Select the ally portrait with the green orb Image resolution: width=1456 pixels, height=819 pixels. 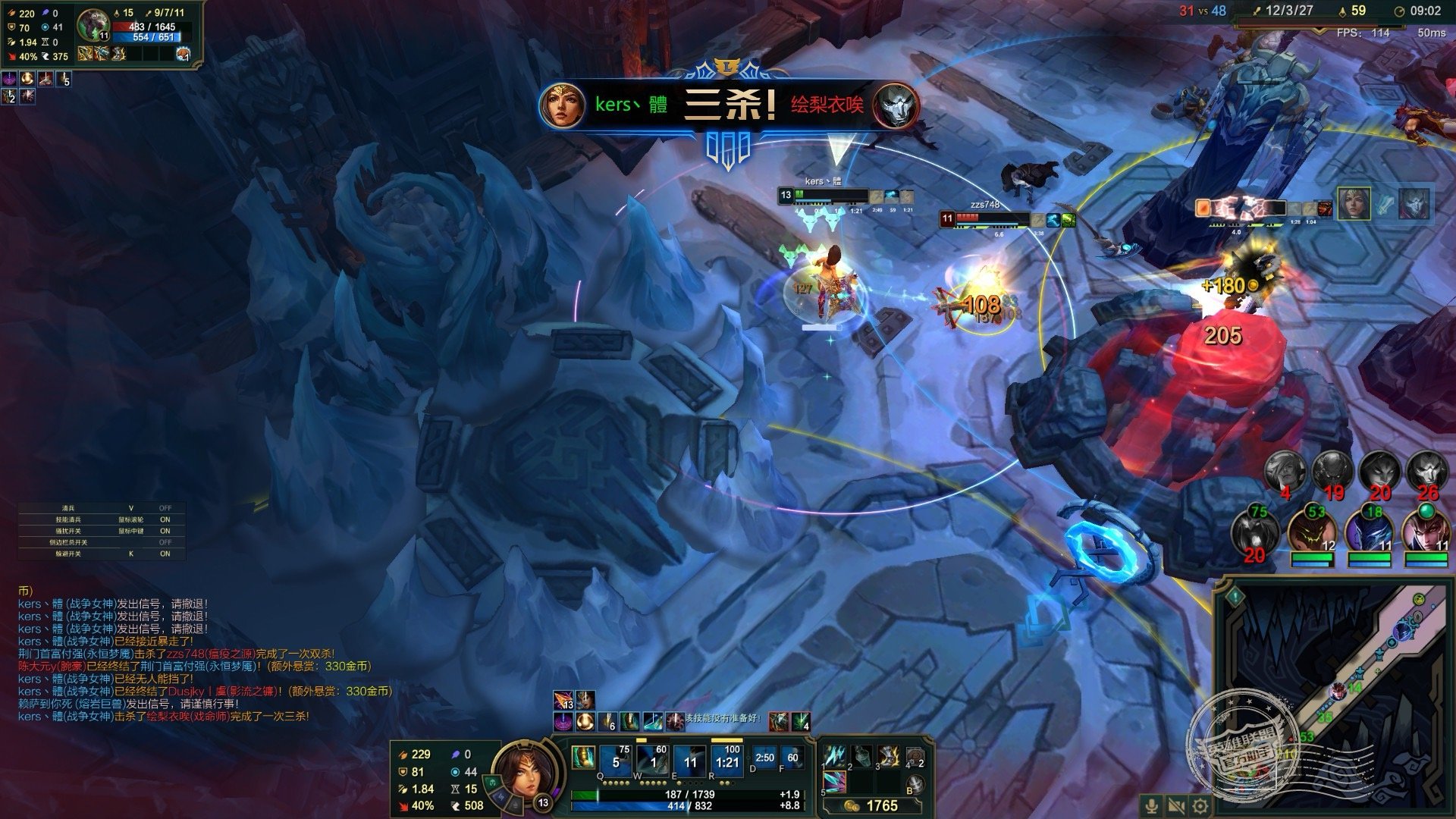tap(1425, 529)
